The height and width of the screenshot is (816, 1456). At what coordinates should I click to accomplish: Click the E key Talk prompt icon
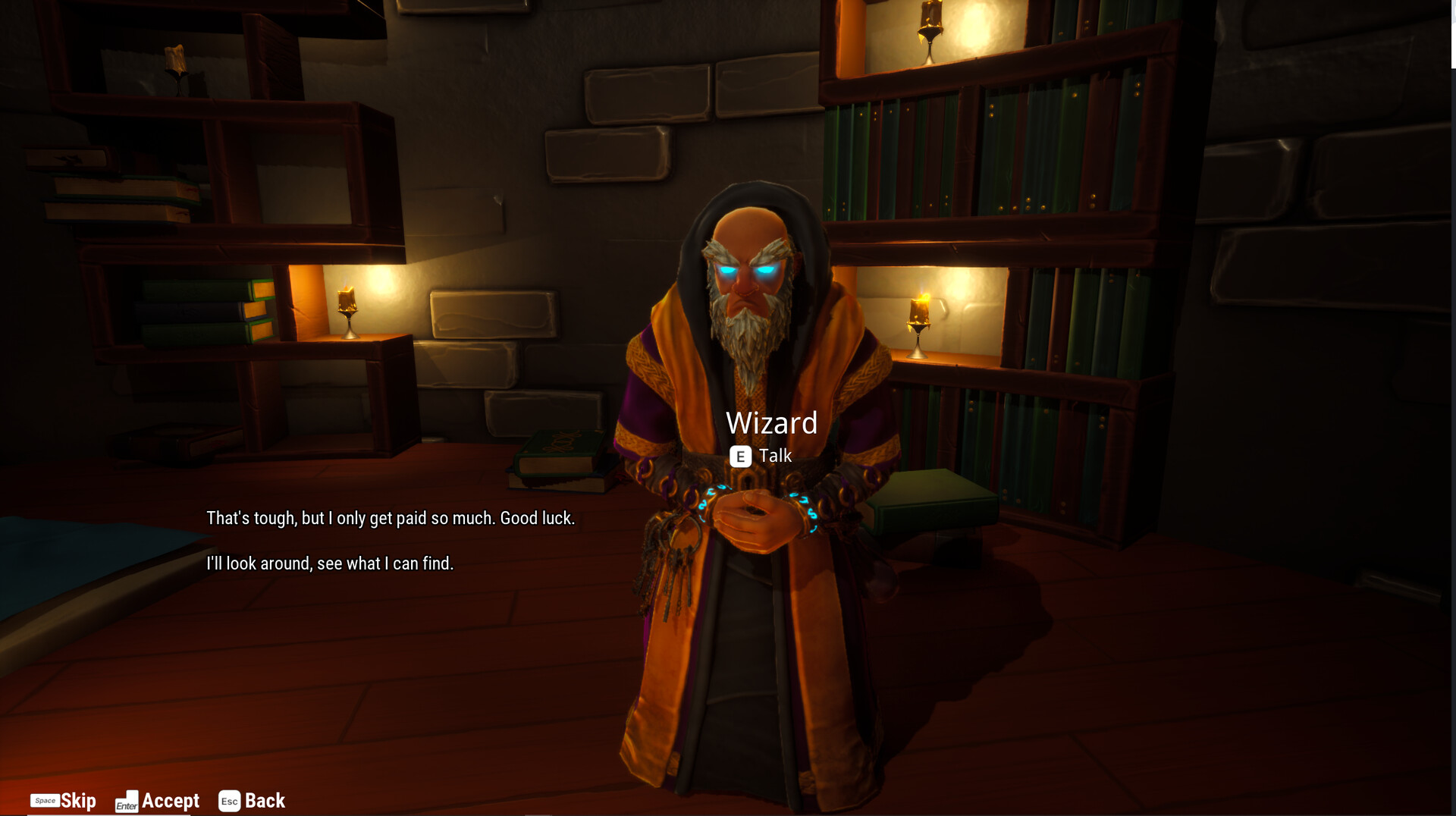coord(740,457)
